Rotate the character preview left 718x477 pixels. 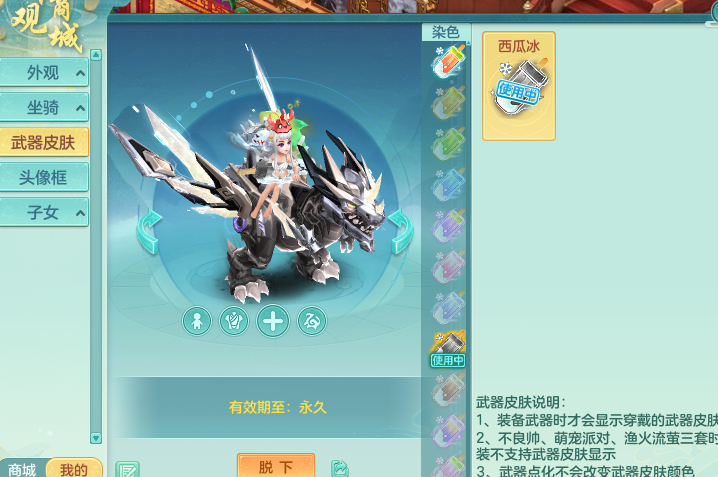[x=149, y=232]
